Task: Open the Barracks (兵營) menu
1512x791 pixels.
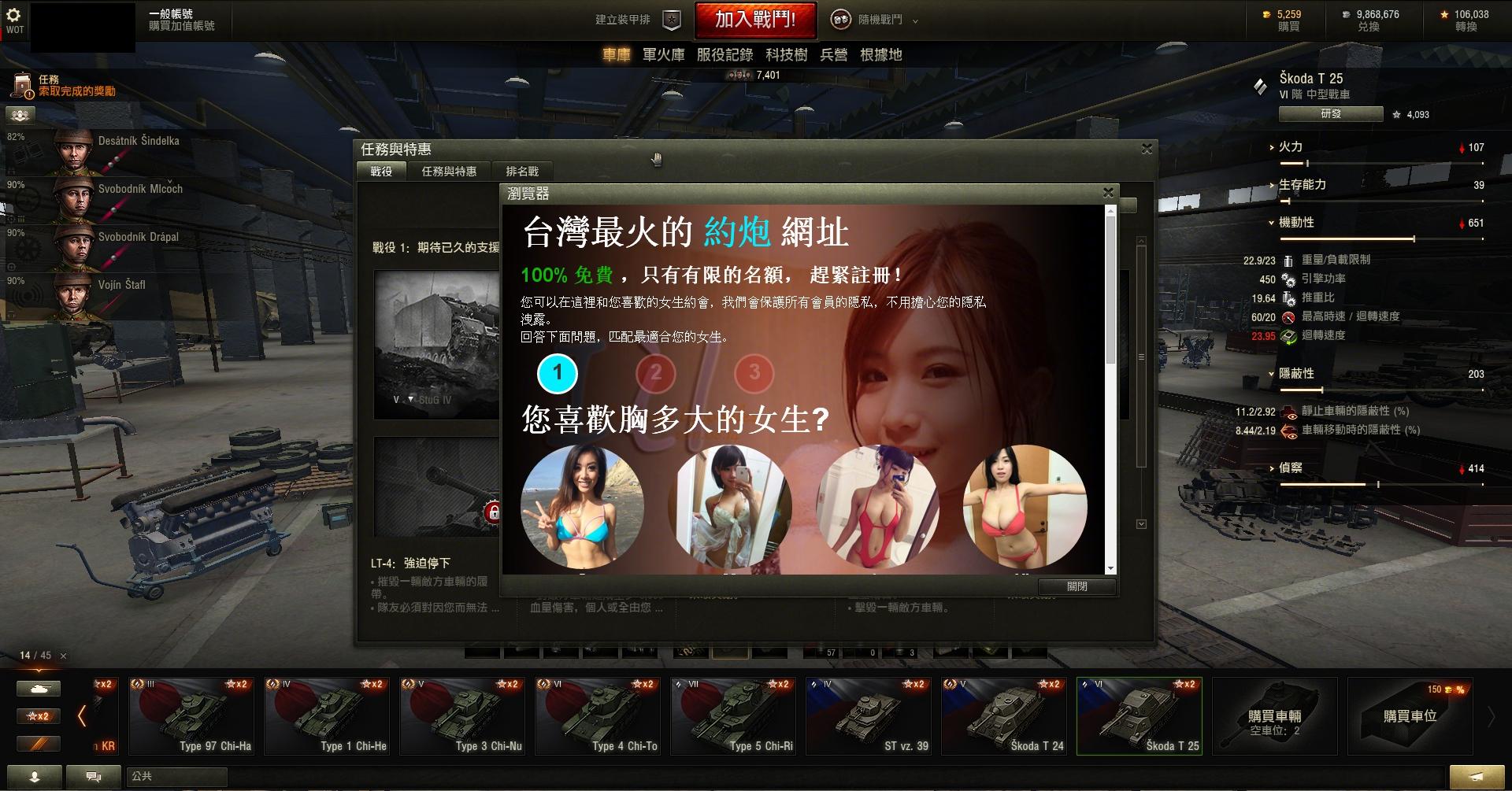Action: click(x=833, y=54)
